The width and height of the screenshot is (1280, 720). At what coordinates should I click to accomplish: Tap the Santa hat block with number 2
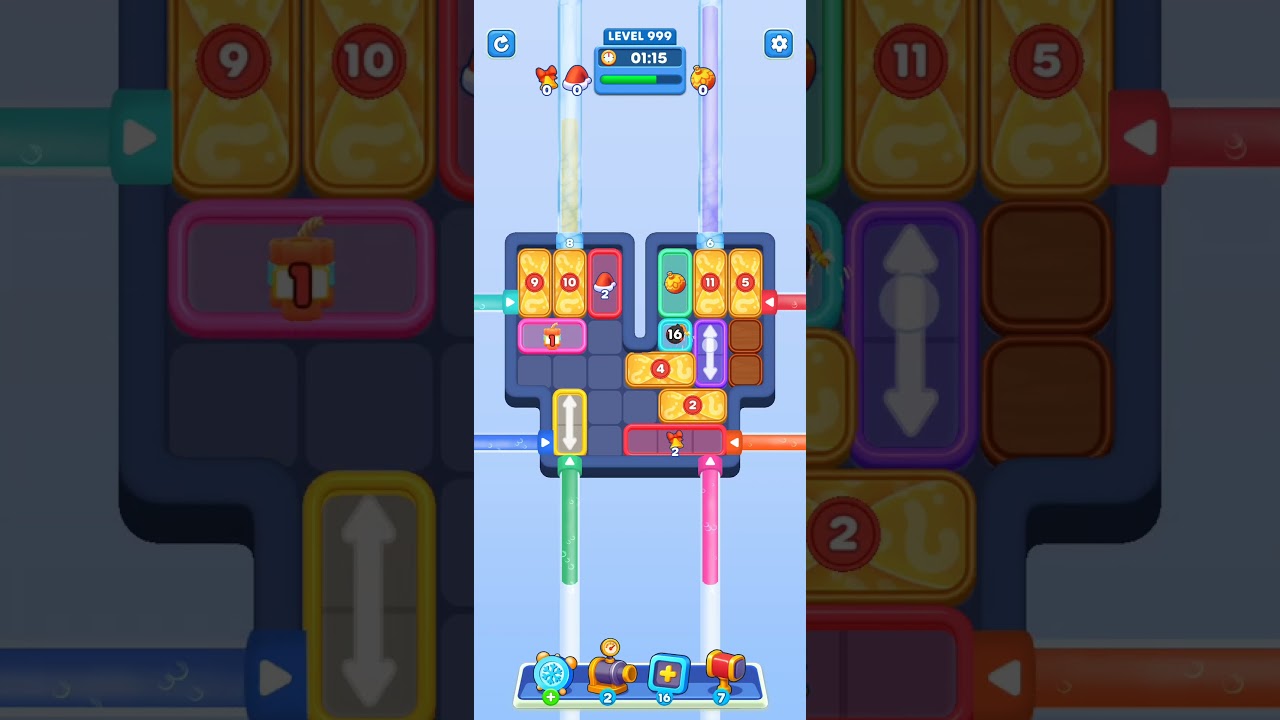point(603,287)
